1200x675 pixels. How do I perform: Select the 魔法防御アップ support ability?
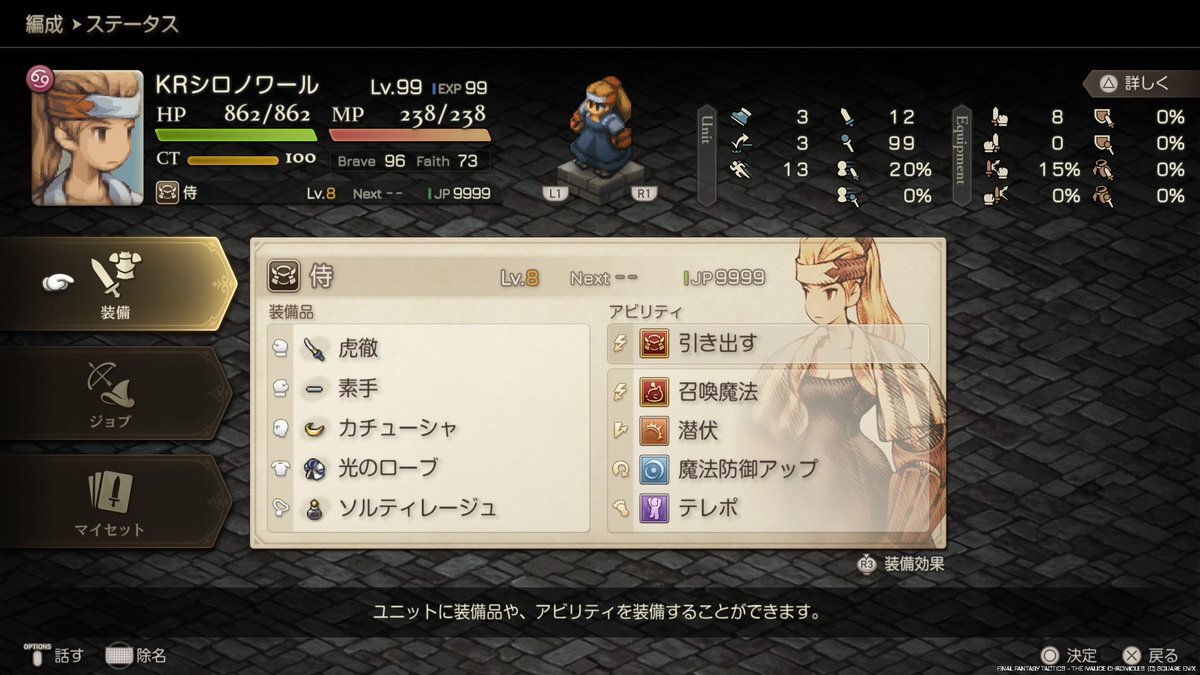768,469
